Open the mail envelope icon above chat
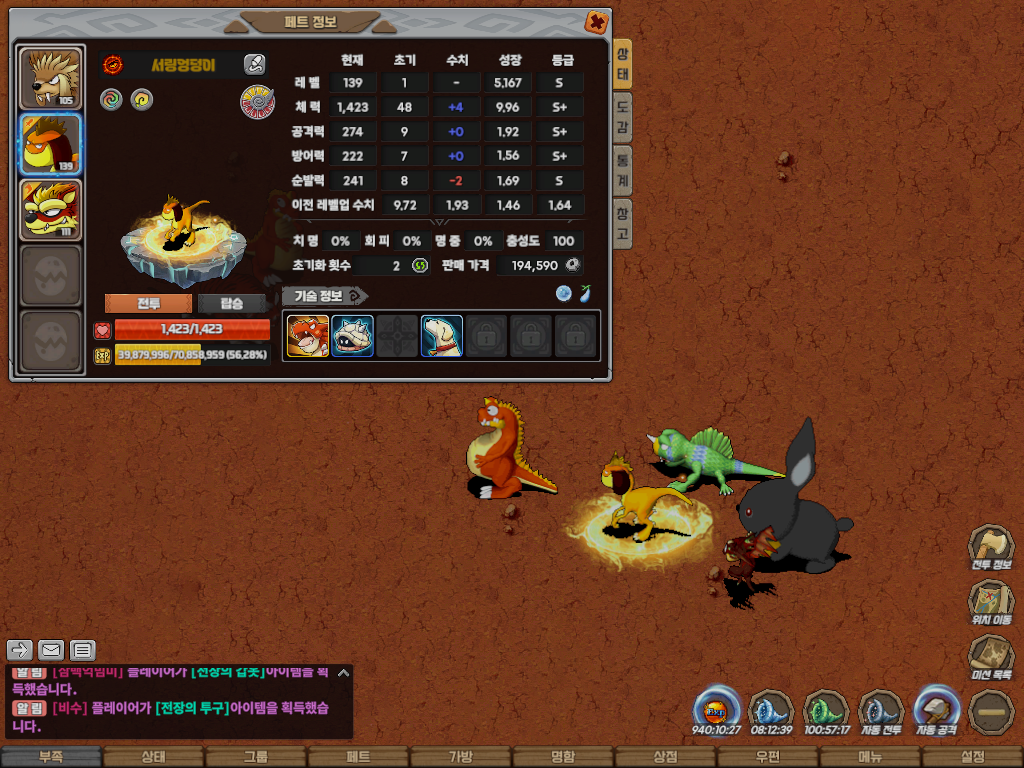Image resolution: width=1024 pixels, height=768 pixels. [51, 650]
